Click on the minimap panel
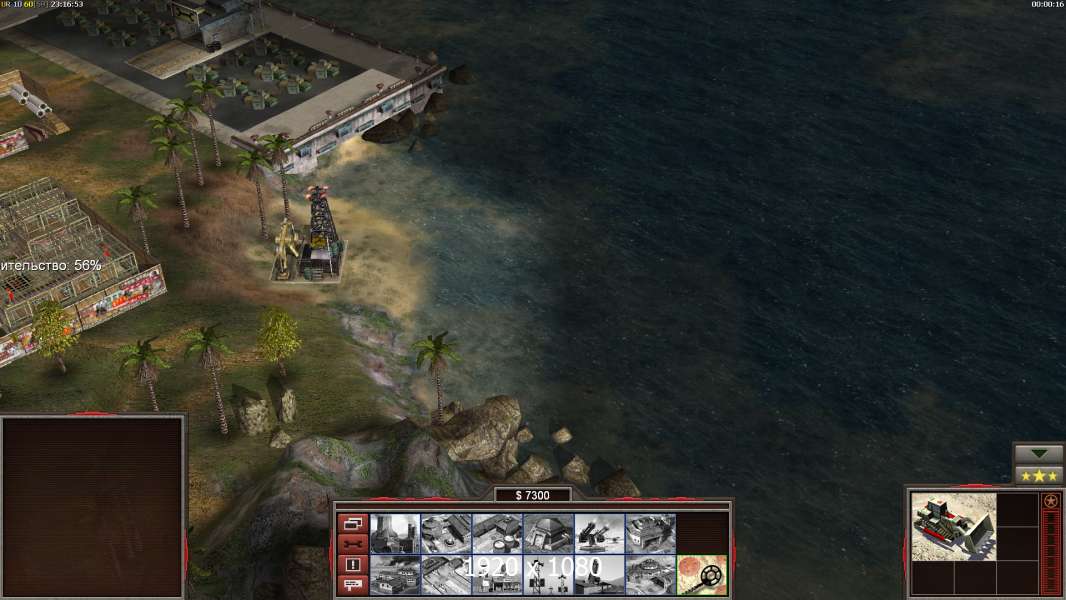Screen dimensions: 1066x600 pyautogui.click(x=93, y=507)
